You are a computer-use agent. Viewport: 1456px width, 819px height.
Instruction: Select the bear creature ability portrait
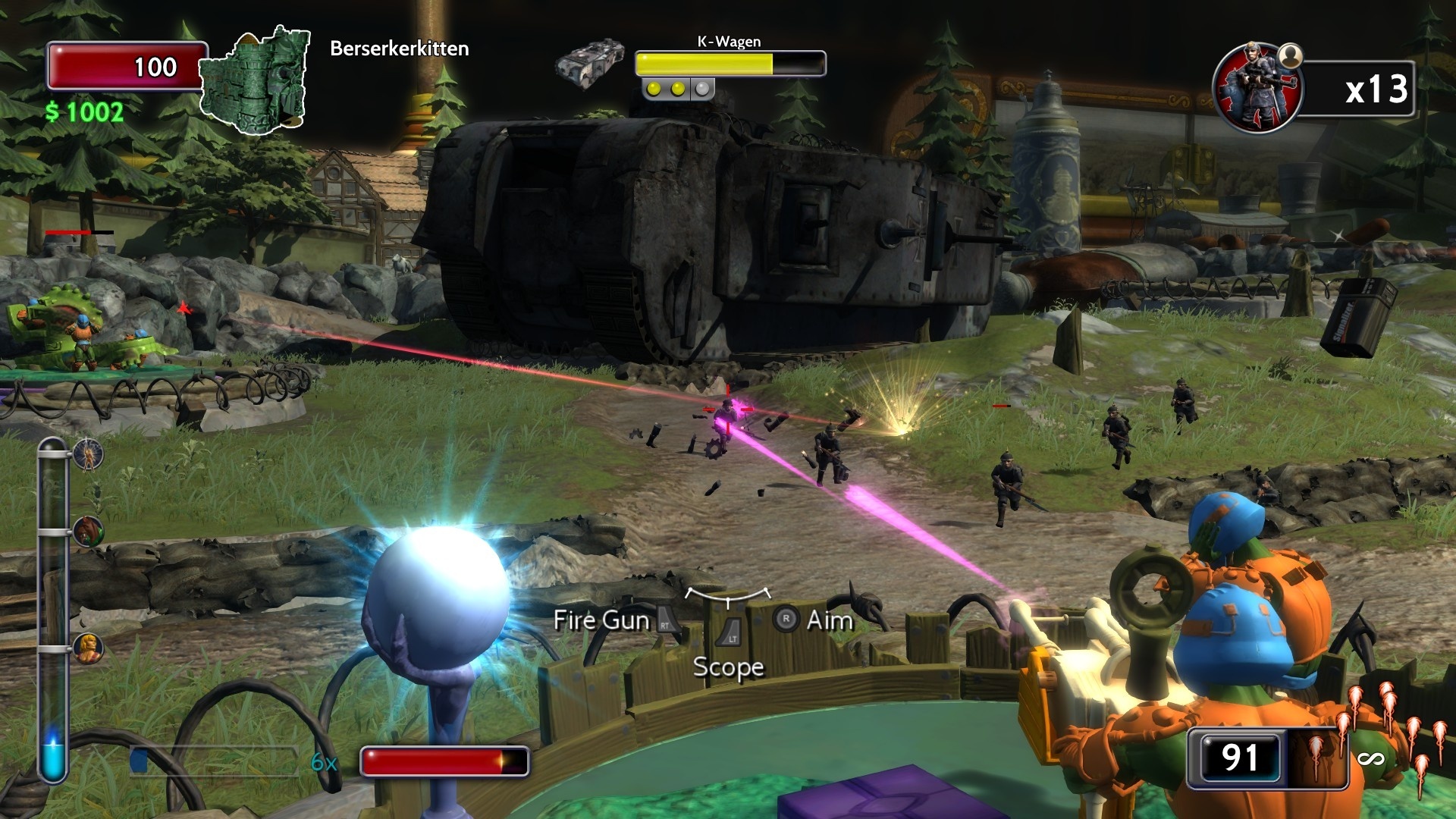89,531
